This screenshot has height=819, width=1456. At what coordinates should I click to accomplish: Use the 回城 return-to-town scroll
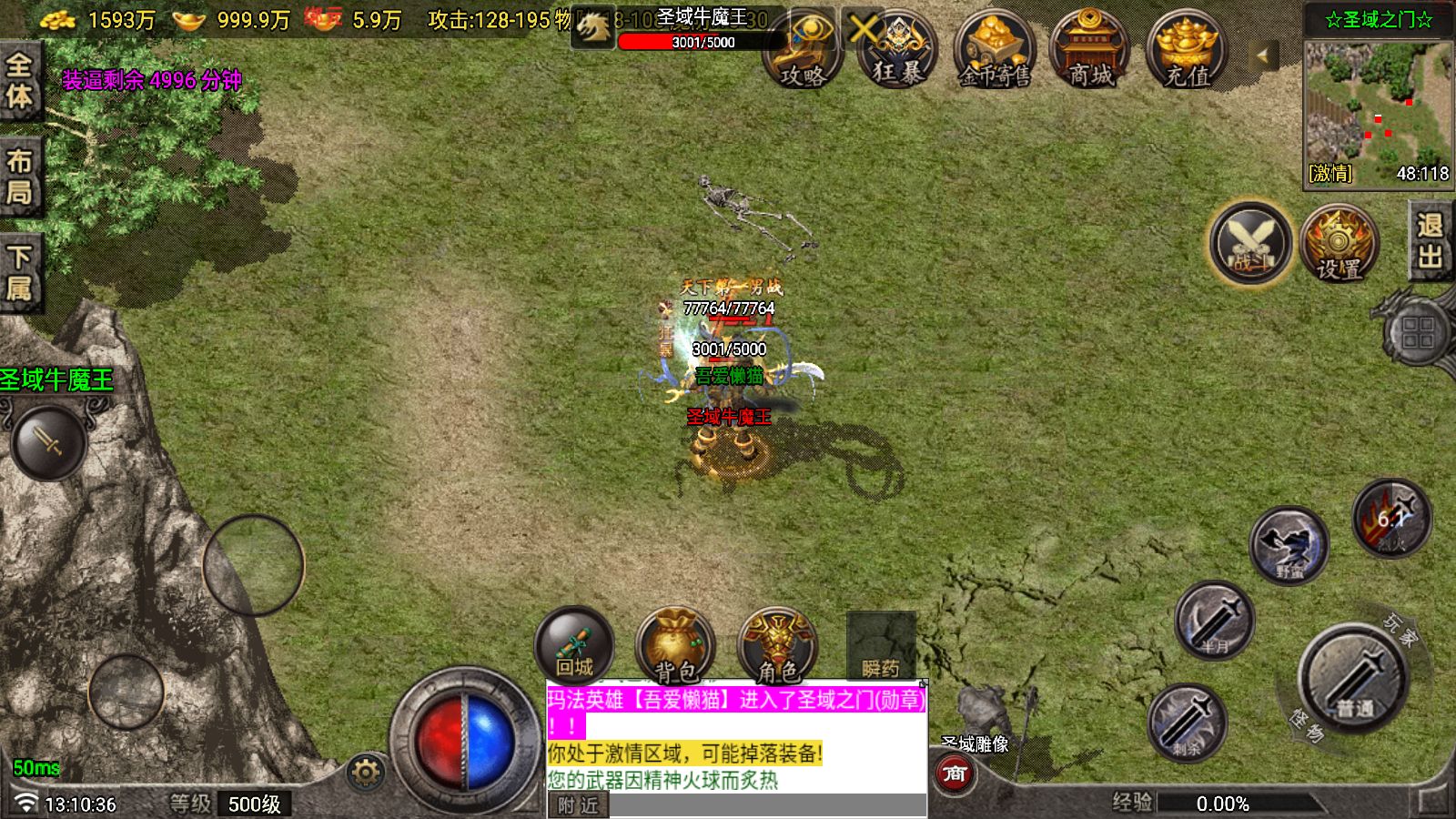574,645
